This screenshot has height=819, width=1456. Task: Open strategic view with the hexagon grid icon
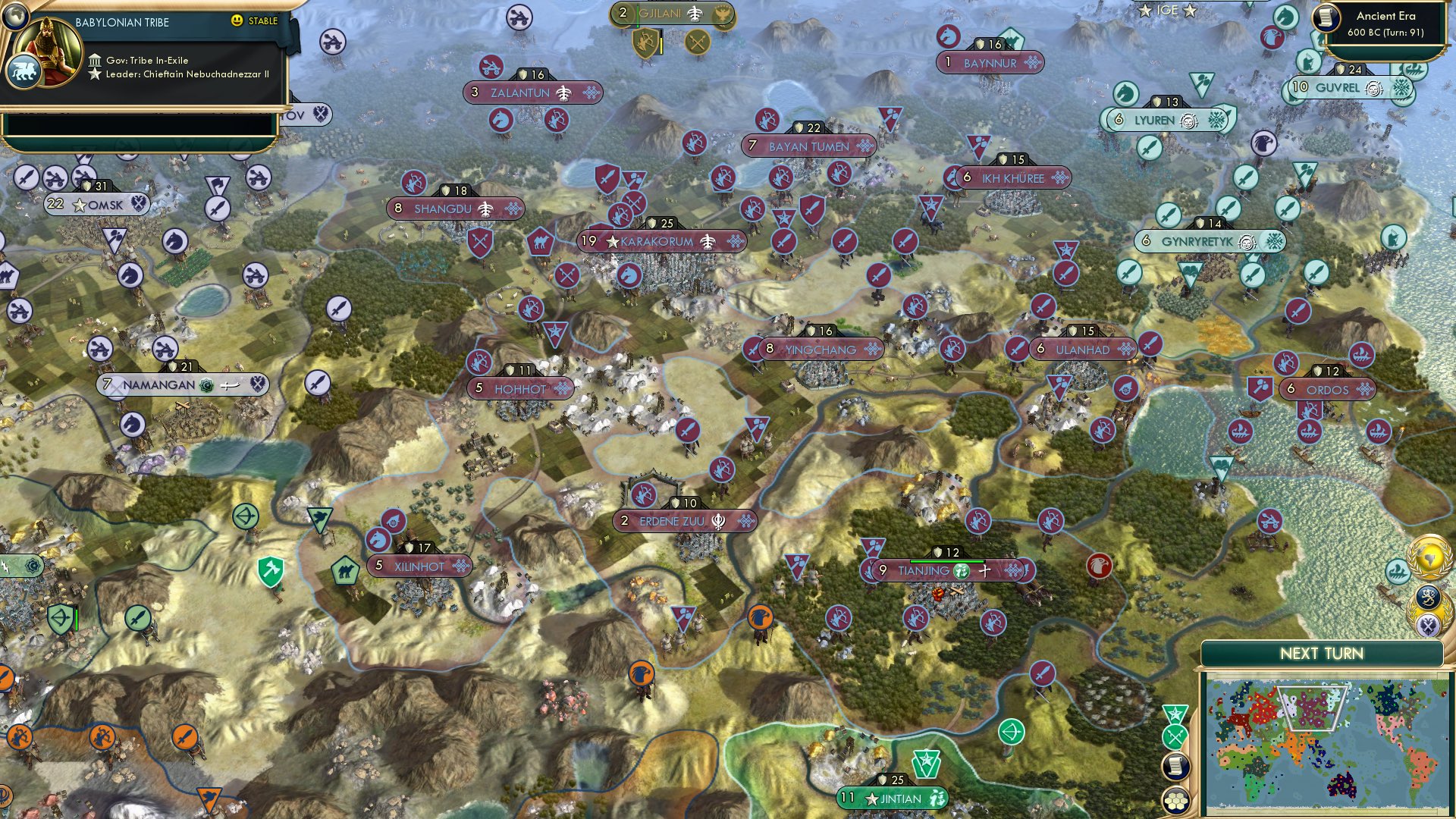[x=1176, y=802]
